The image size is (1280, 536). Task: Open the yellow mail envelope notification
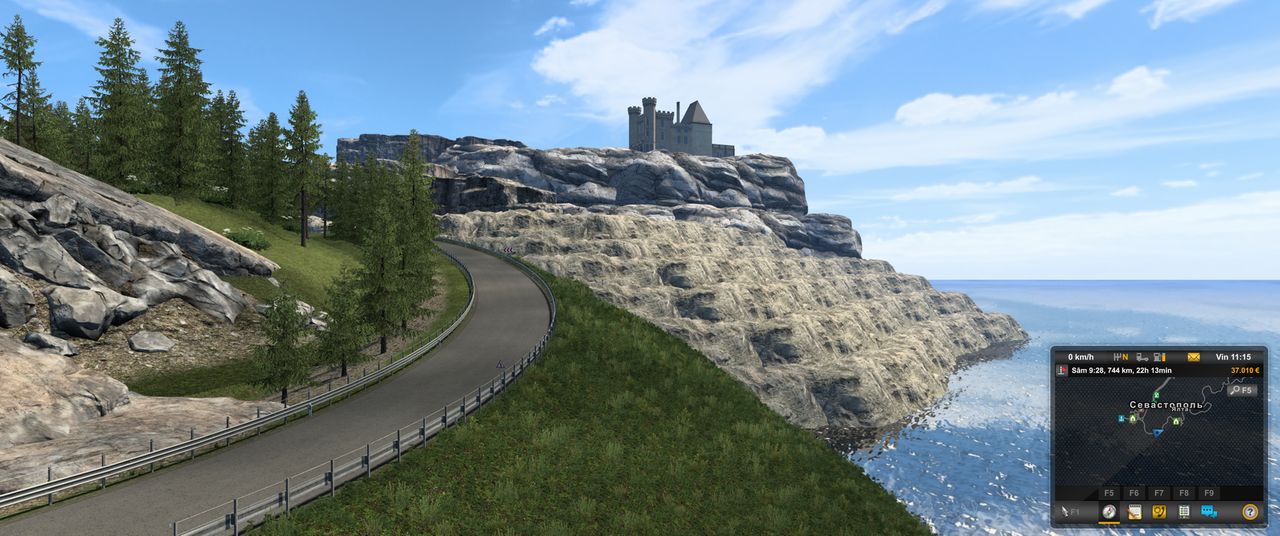pyautogui.click(x=1193, y=357)
